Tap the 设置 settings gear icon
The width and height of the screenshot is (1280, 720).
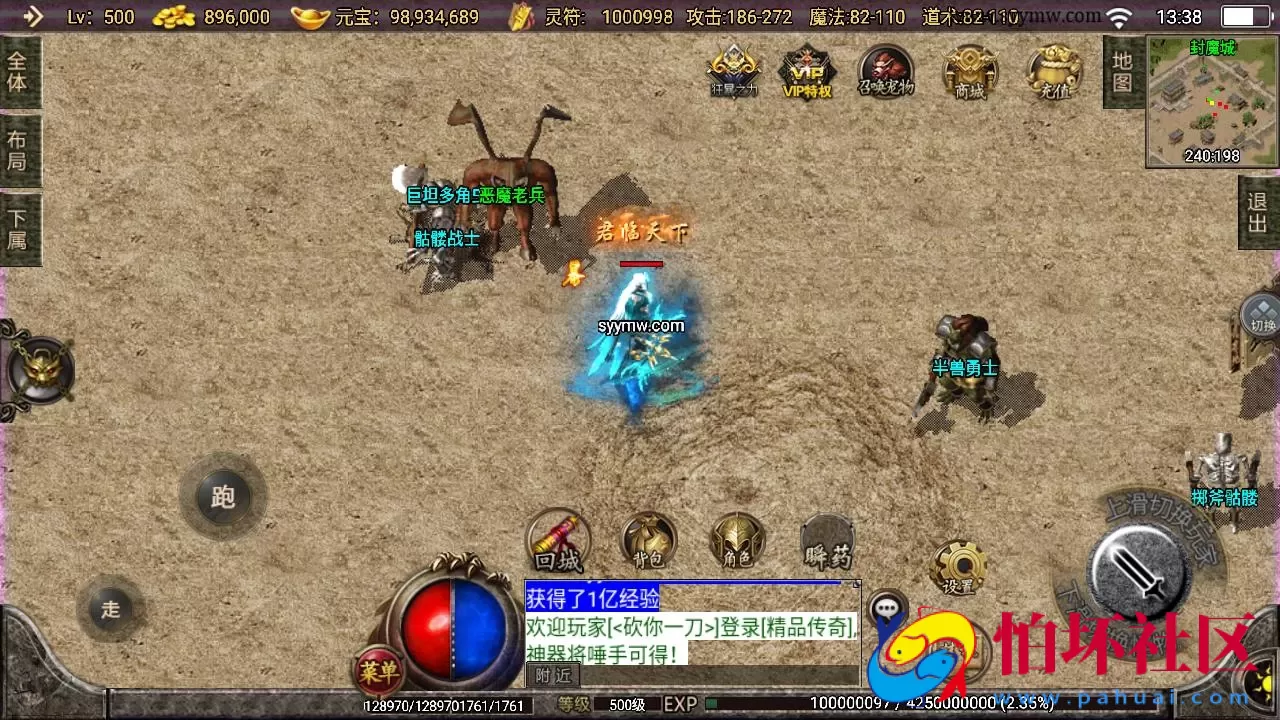[x=959, y=565]
